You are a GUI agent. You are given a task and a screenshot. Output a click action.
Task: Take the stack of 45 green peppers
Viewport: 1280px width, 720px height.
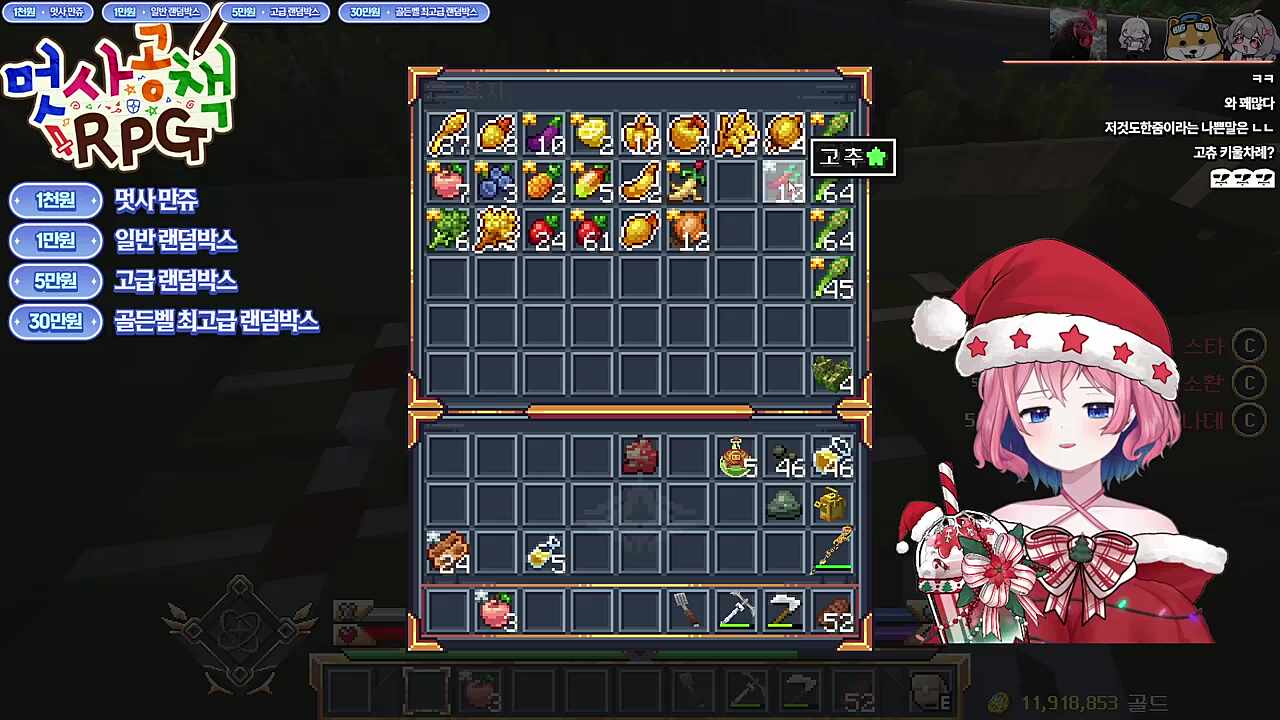tap(832, 277)
